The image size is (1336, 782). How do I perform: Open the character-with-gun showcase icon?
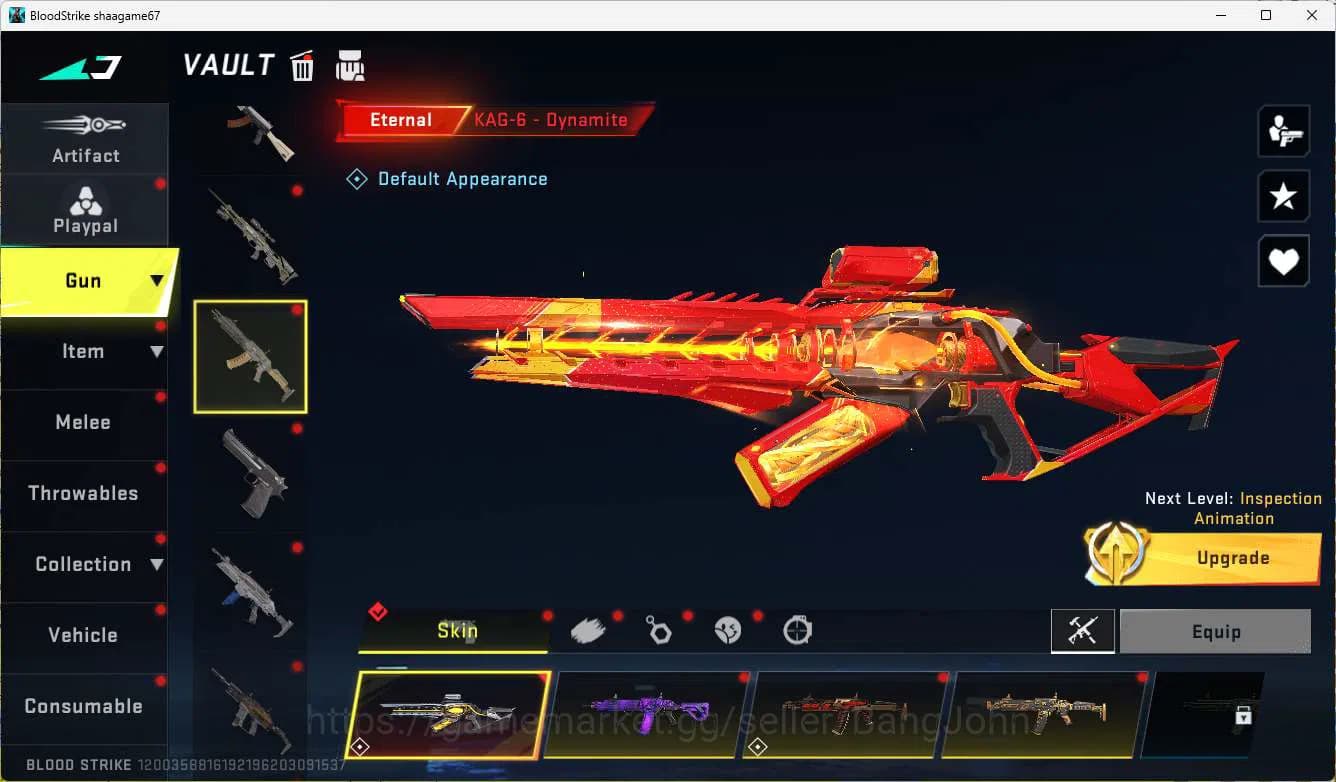click(x=1283, y=130)
